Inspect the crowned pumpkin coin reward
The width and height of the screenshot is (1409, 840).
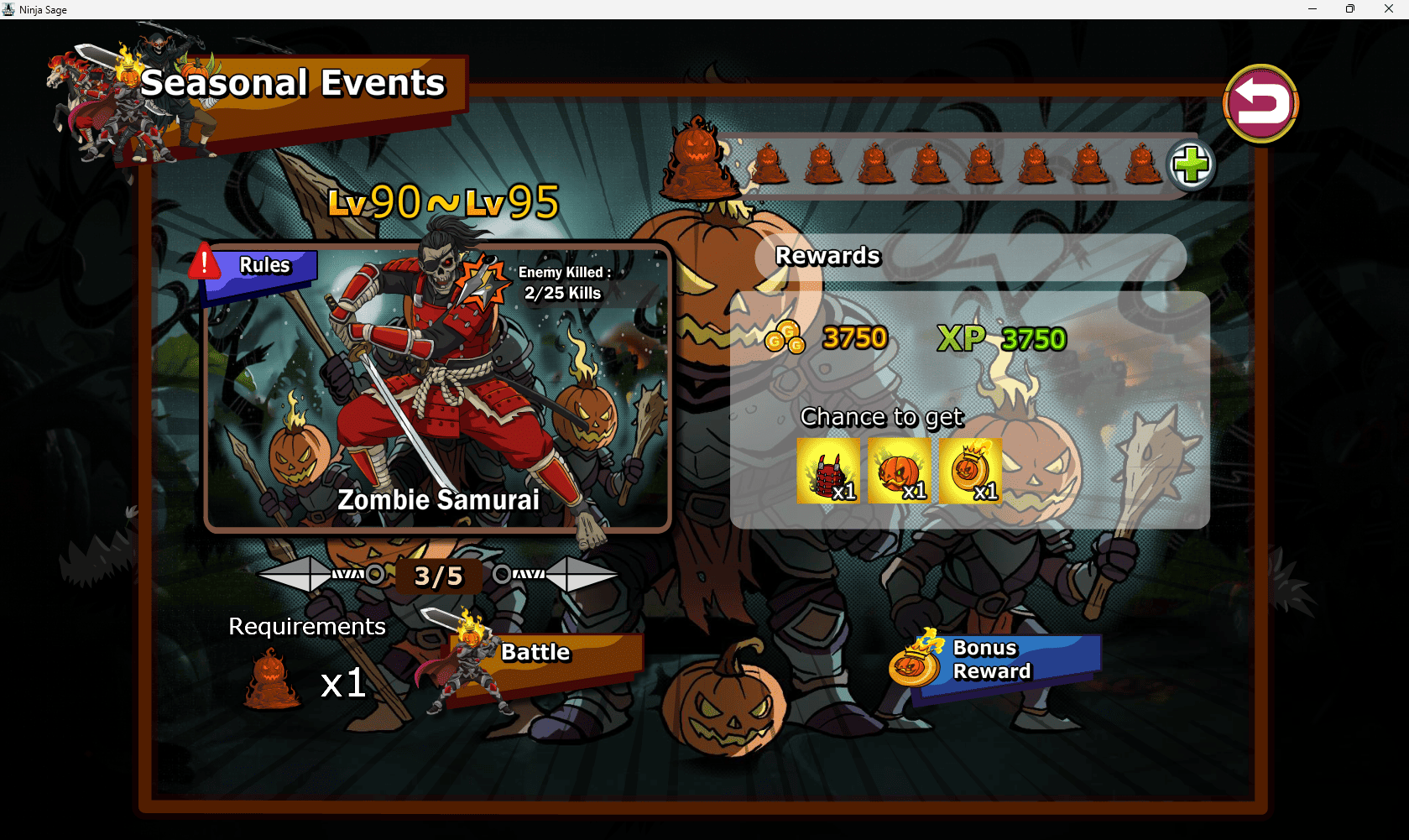[971, 472]
